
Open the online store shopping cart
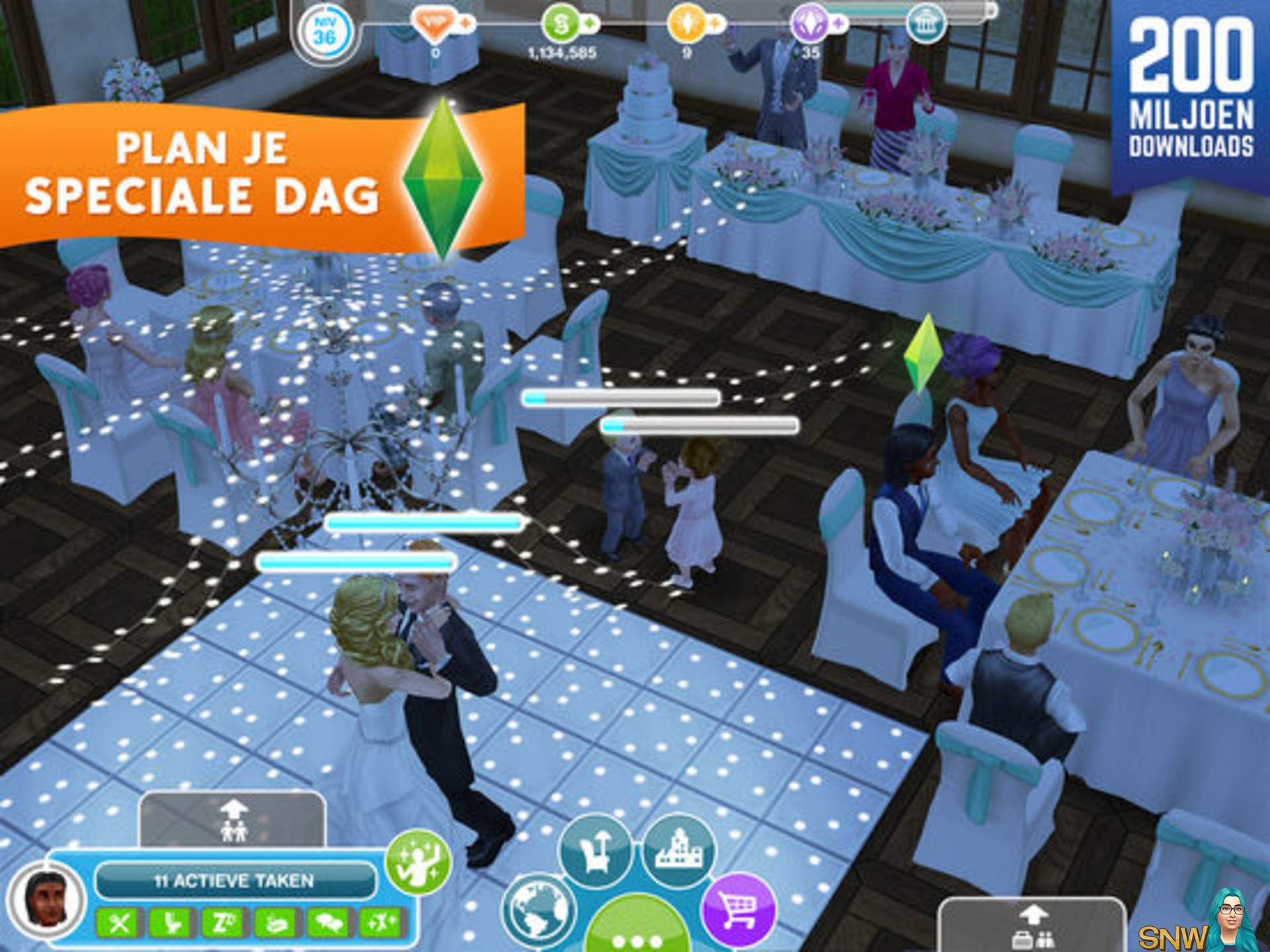pyautogui.click(x=738, y=910)
